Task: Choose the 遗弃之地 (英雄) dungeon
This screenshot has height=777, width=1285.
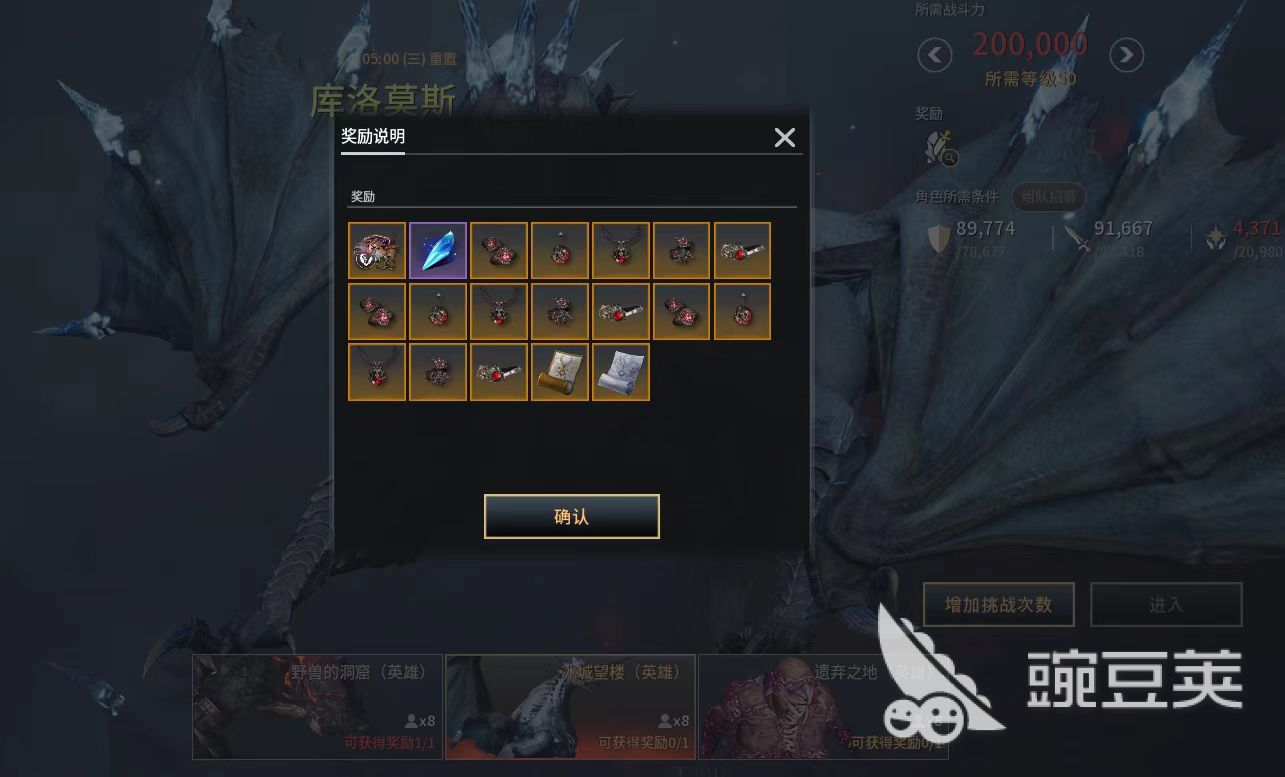Action: pyautogui.click(x=822, y=707)
